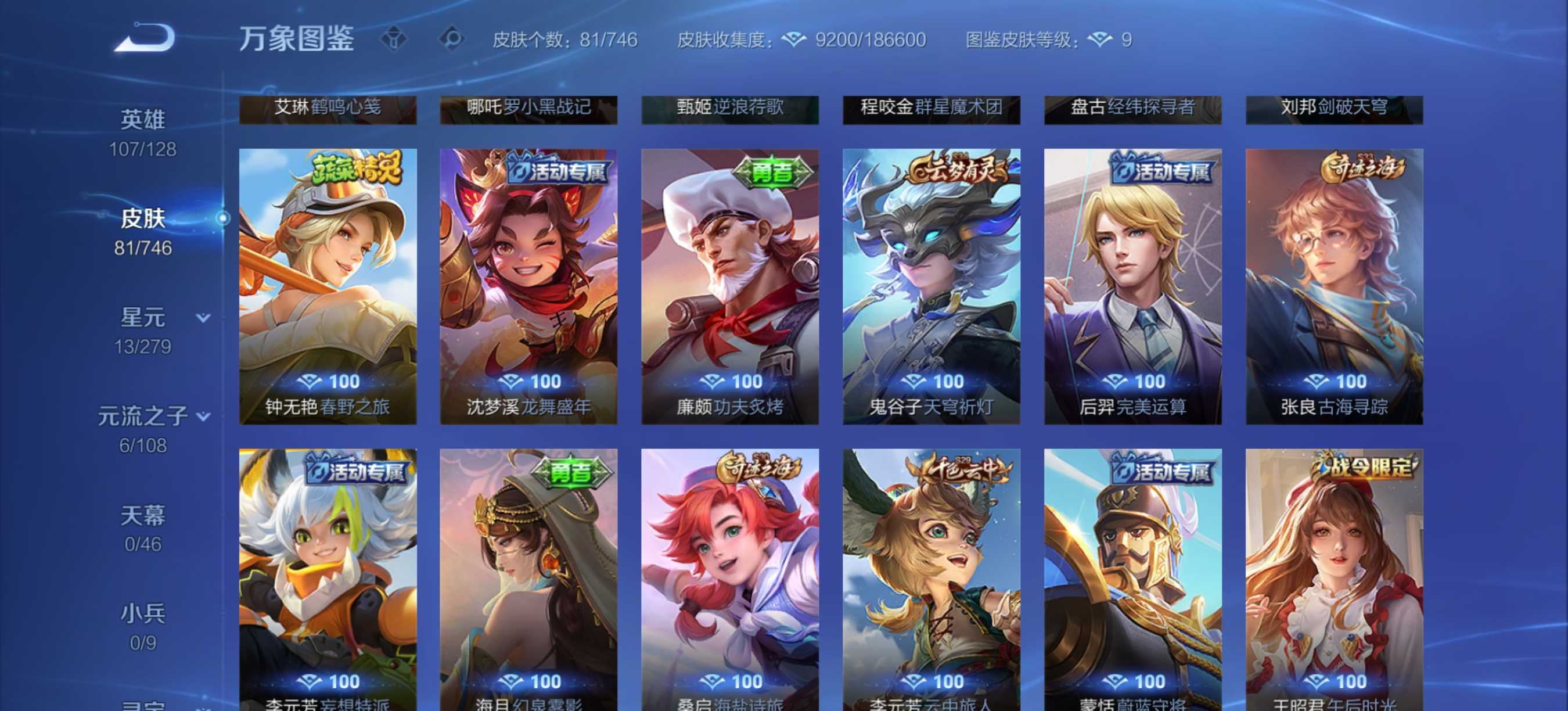1568x711 pixels.
Task: Open the 天幕 category in sidebar
Action: 144,516
